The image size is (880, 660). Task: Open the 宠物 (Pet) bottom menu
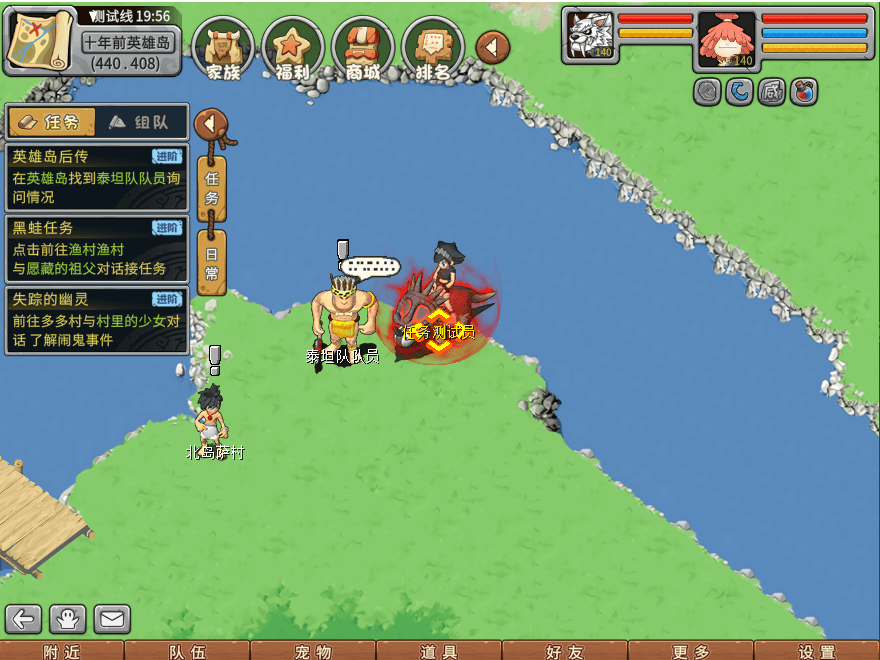[x=313, y=651]
